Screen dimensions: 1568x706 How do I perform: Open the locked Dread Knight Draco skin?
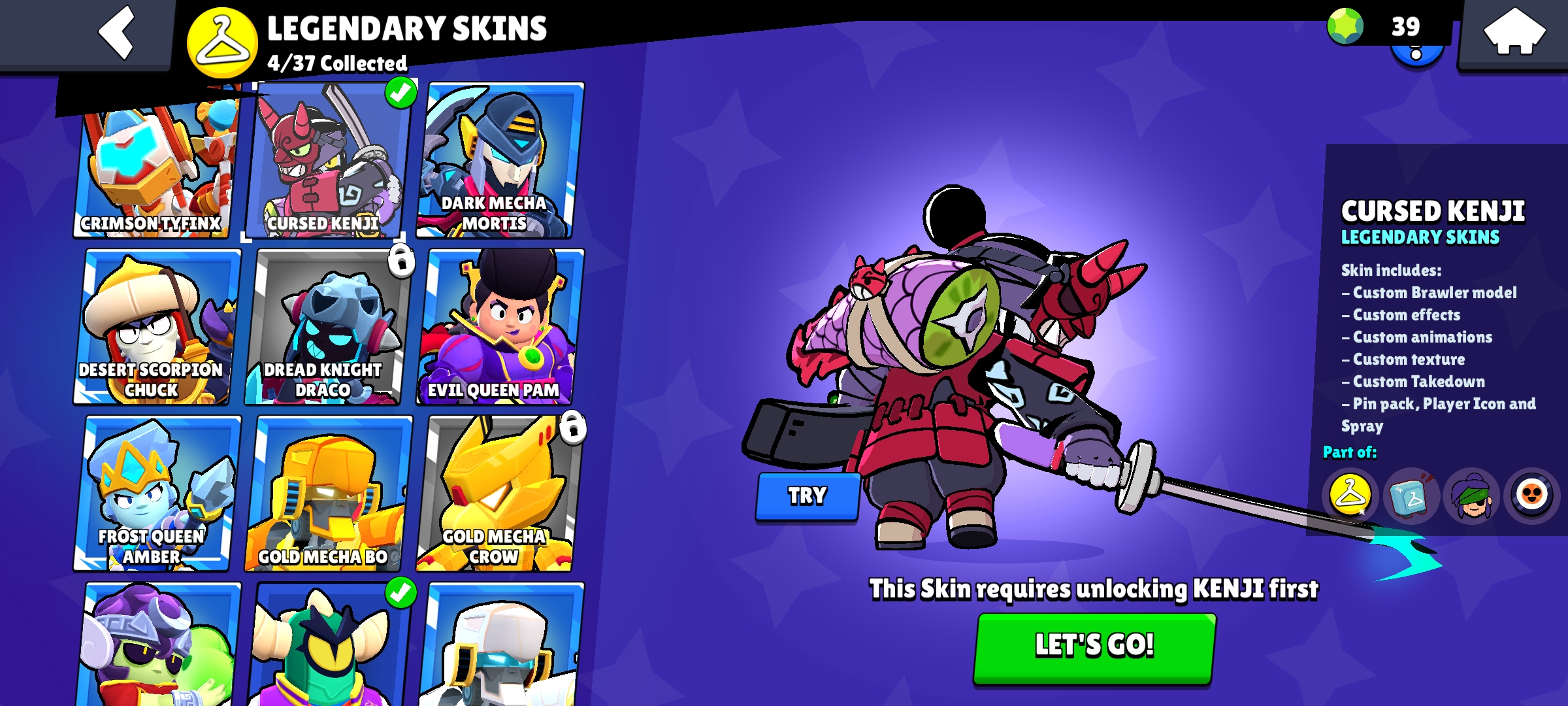[327, 327]
